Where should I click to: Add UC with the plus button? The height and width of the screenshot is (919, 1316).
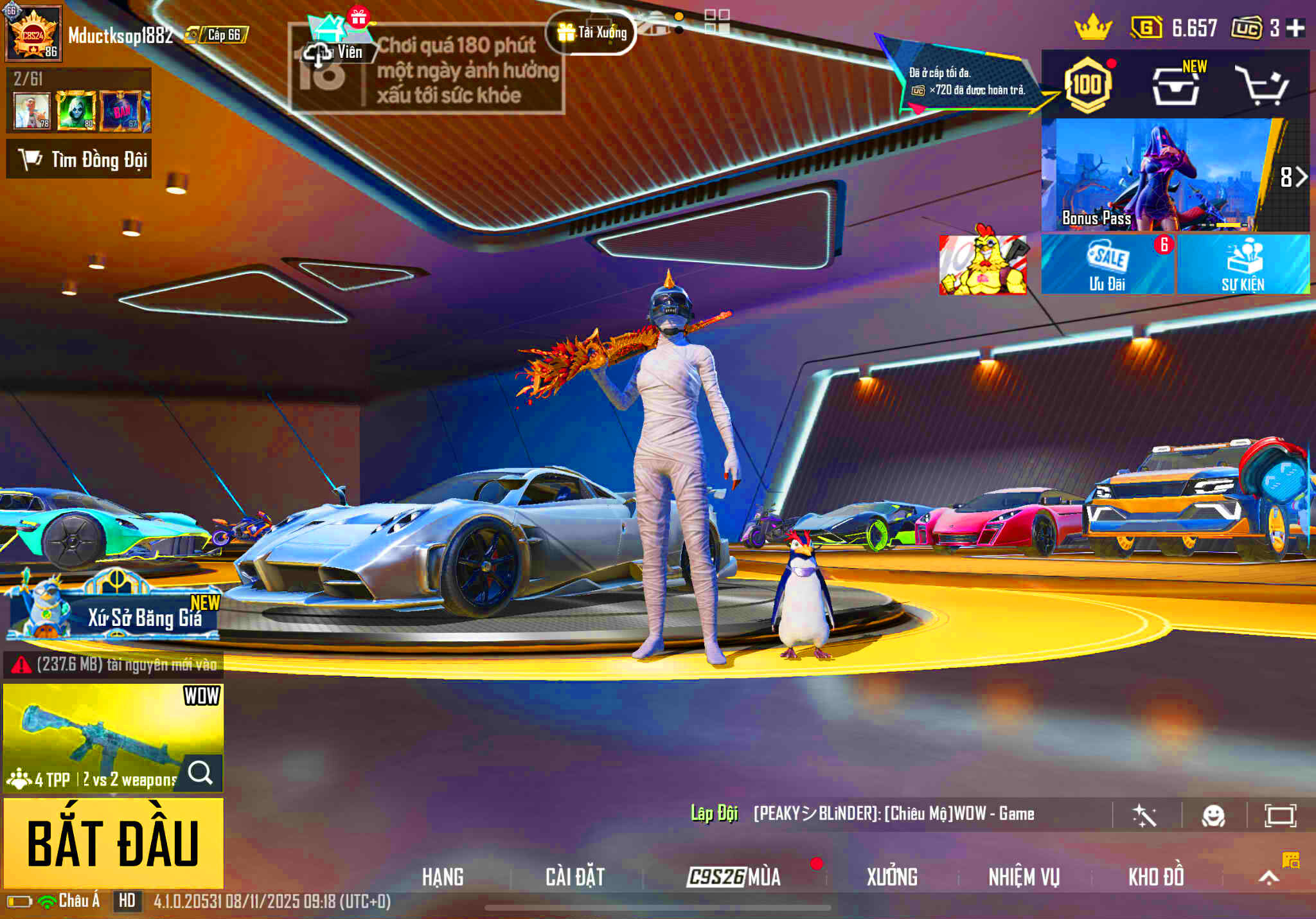point(1296,28)
